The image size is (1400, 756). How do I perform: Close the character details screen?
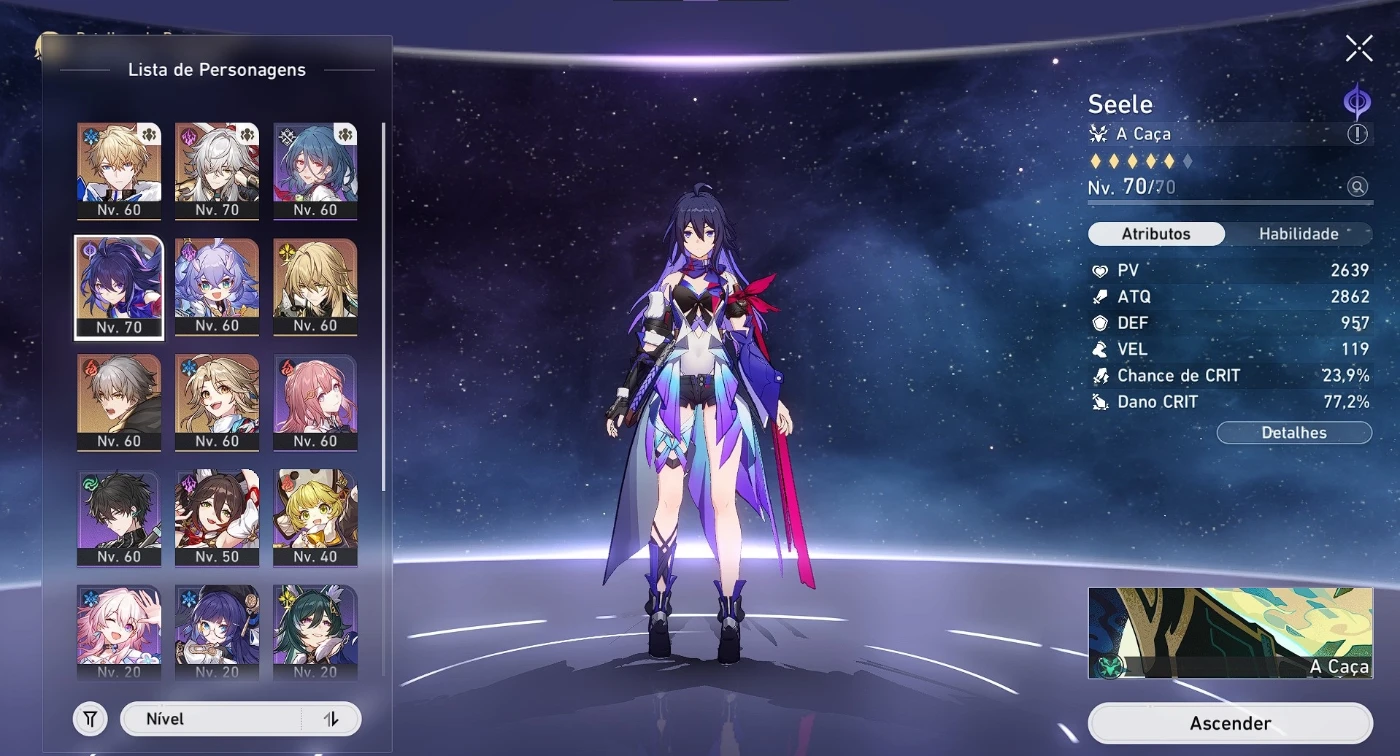pyautogui.click(x=1359, y=48)
